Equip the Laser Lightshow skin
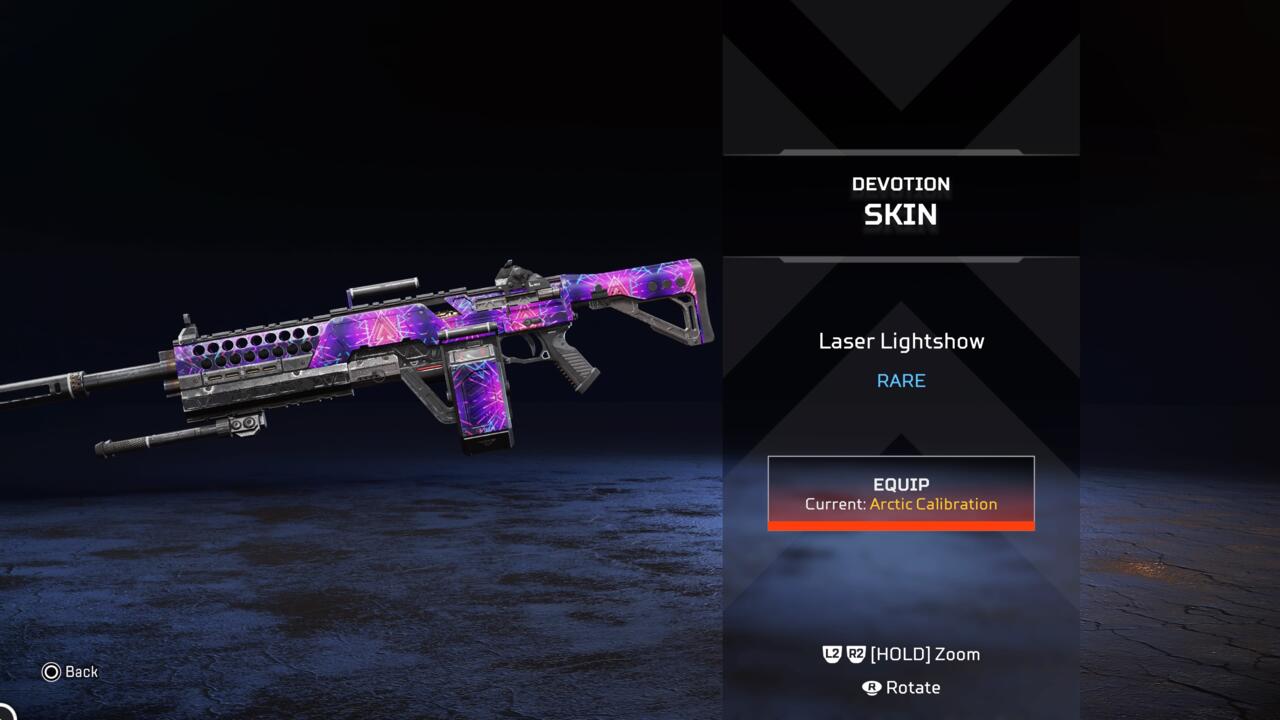The width and height of the screenshot is (1280, 720). coord(901,493)
